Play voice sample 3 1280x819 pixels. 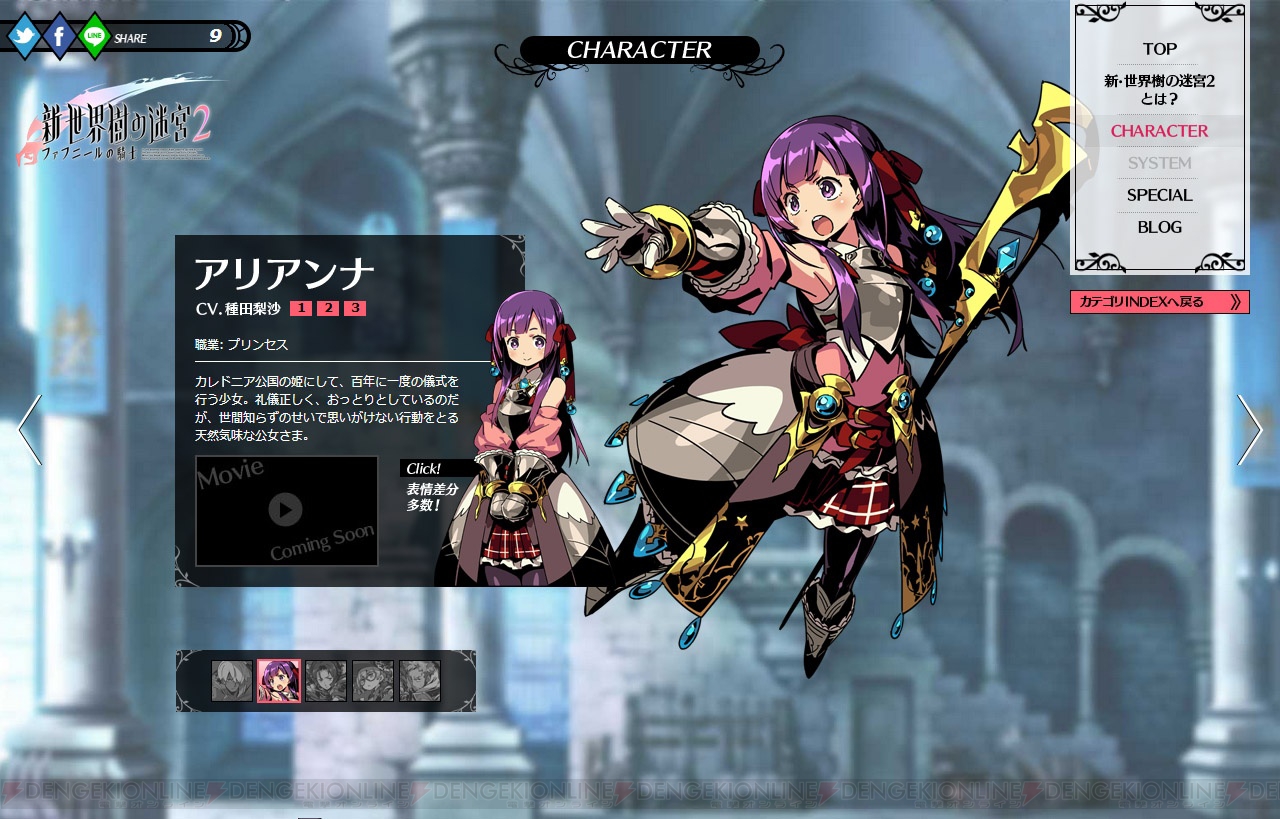click(x=354, y=308)
